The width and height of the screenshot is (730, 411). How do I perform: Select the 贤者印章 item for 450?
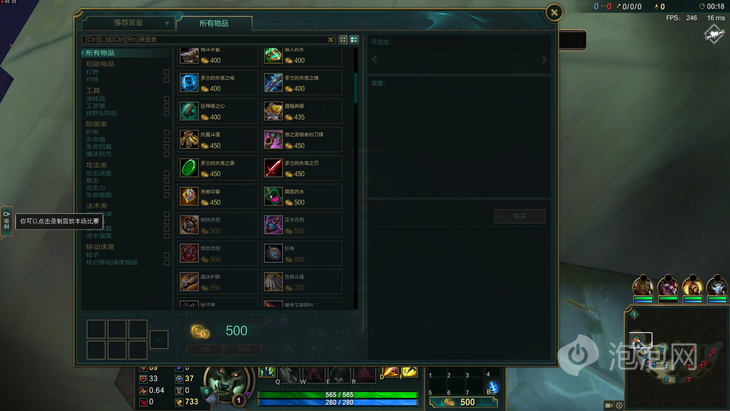pyautogui.click(x=189, y=196)
